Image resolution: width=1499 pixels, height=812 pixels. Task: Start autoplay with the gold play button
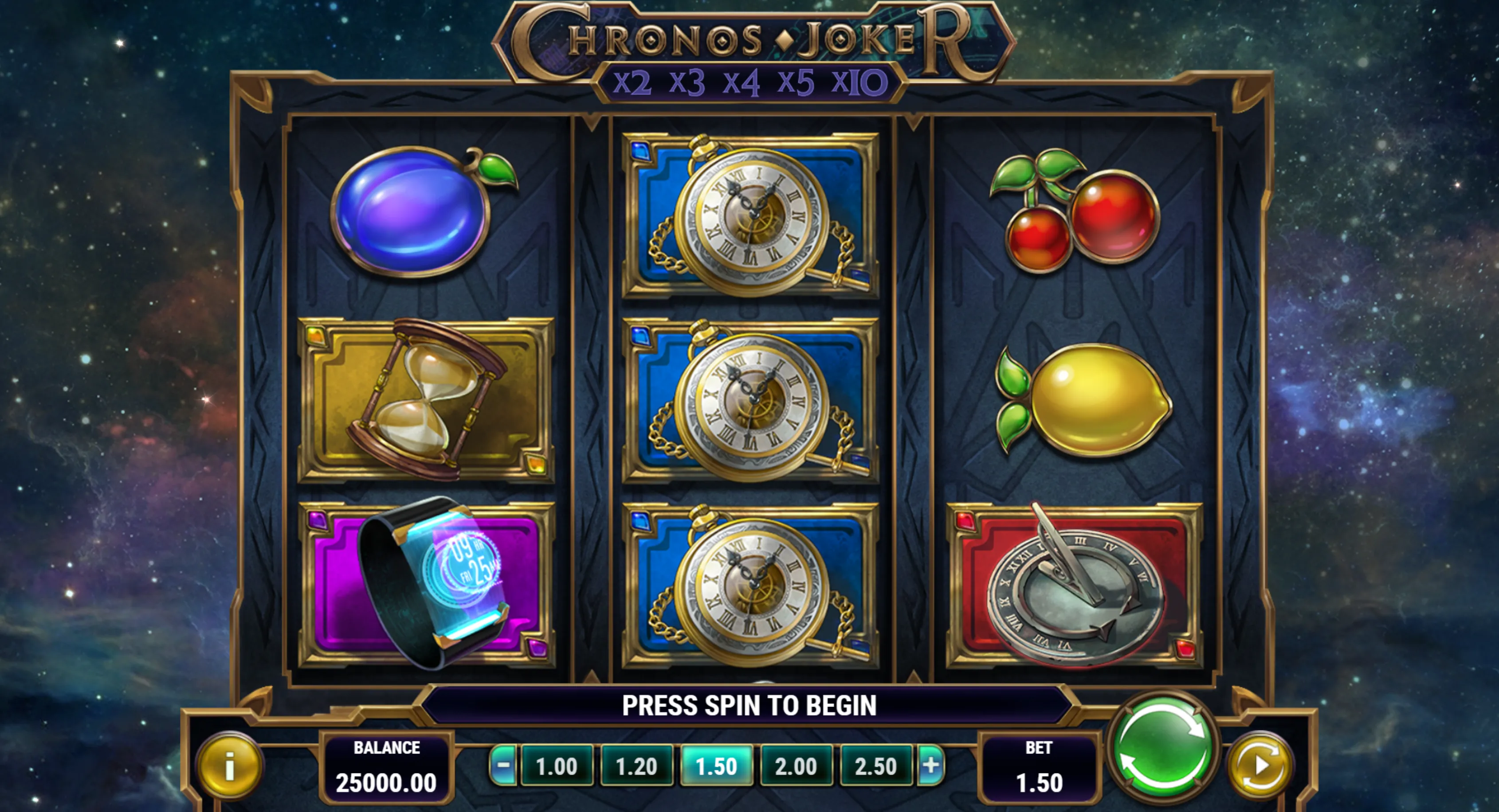pos(1260,765)
